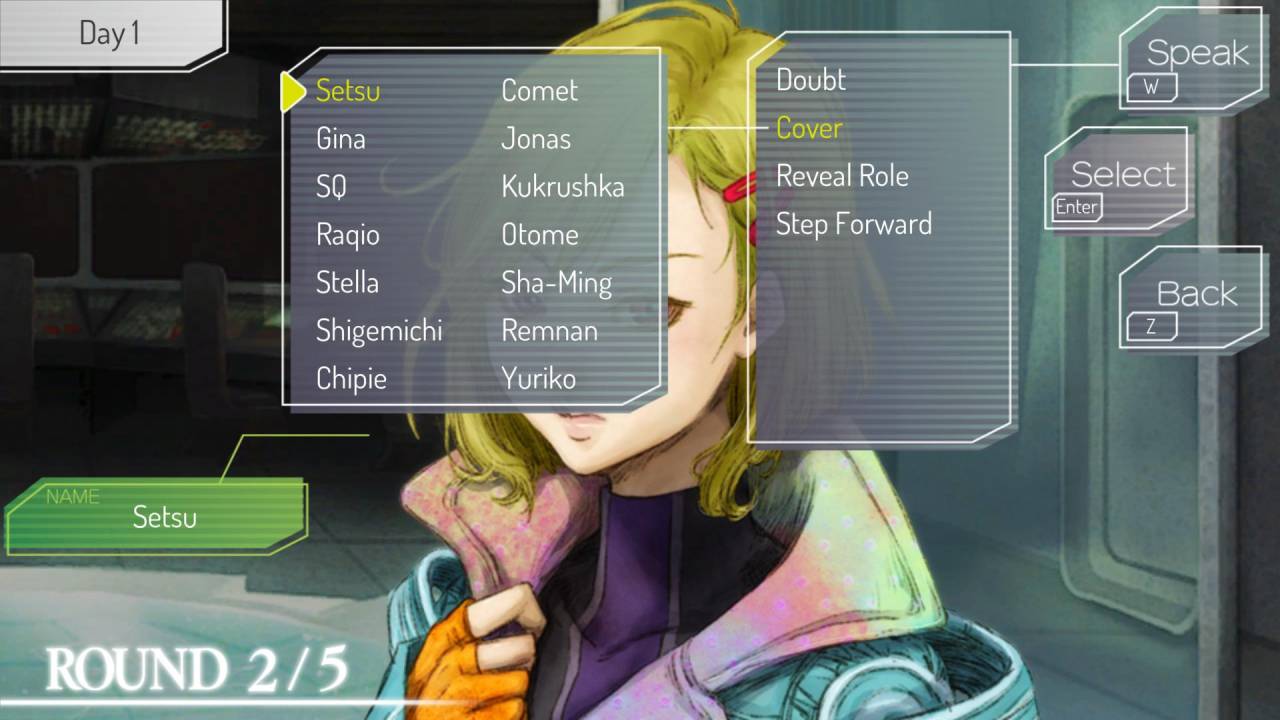1280x720 pixels.
Task: Choose Gina in the name list
Action: point(340,139)
